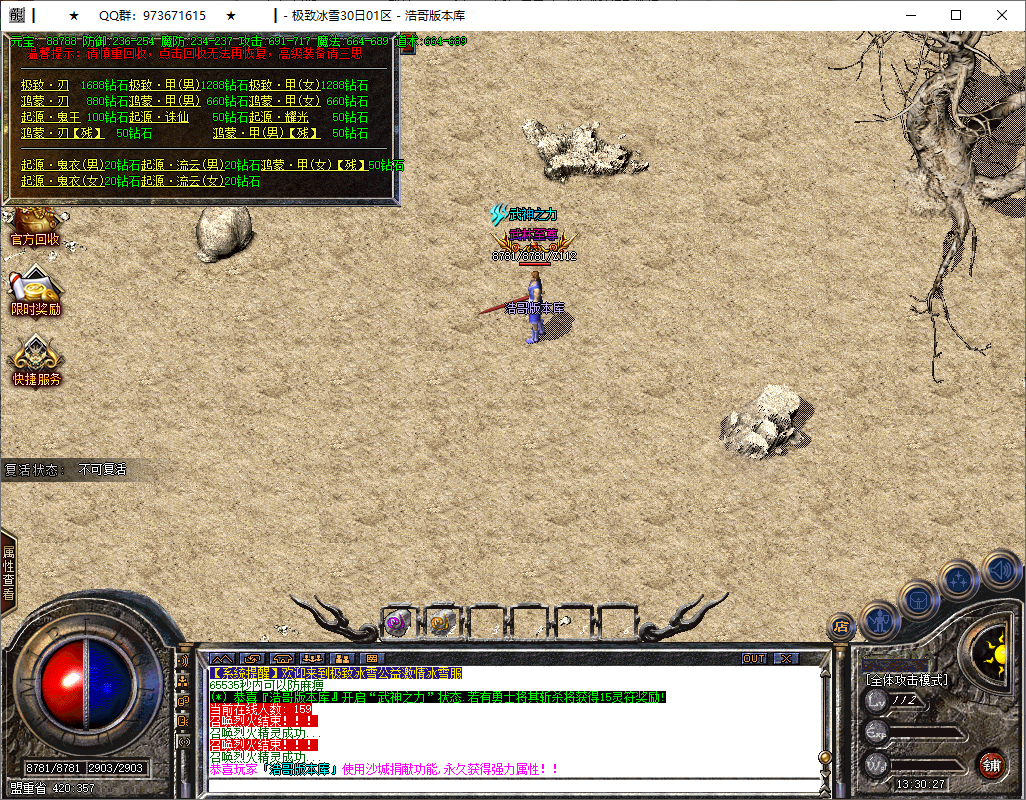This screenshot has height=800, width=1026.
Task: Click the chat text input field
Action: tap(510, 785)
